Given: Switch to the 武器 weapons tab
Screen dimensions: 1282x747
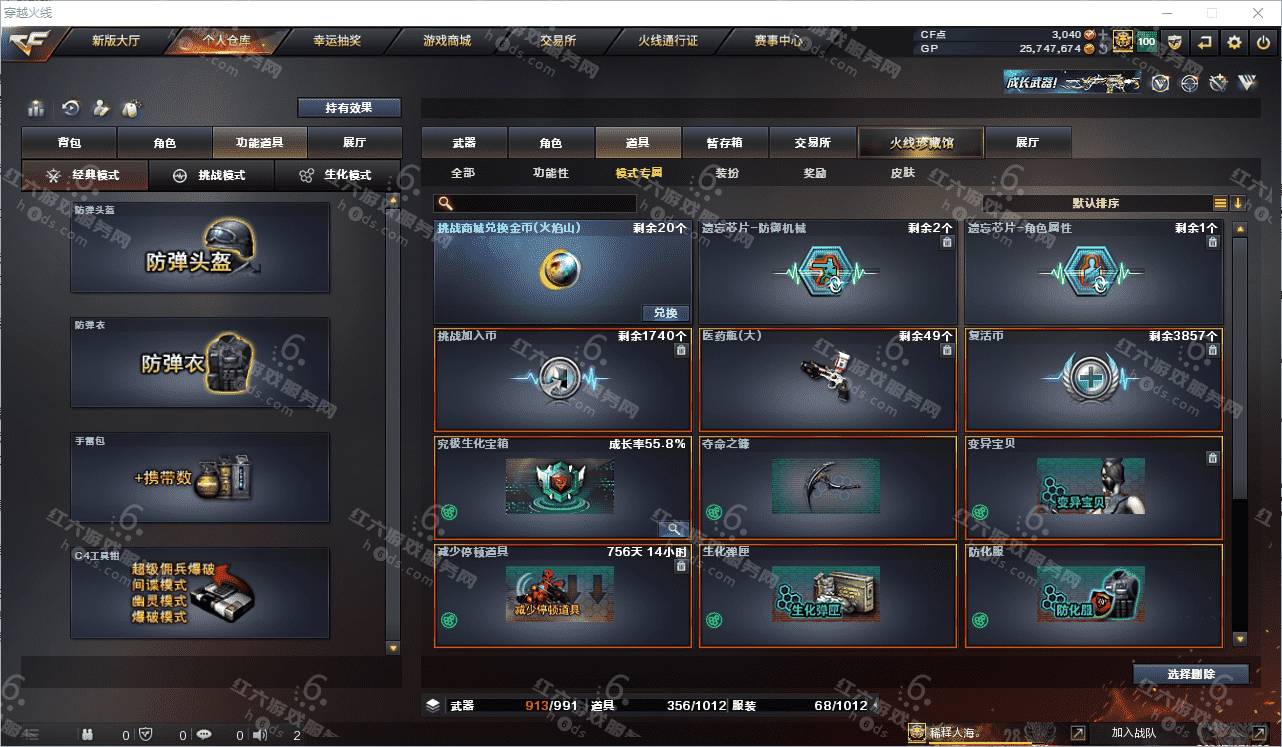Looking at the screenshot, I should click(464, 143).
